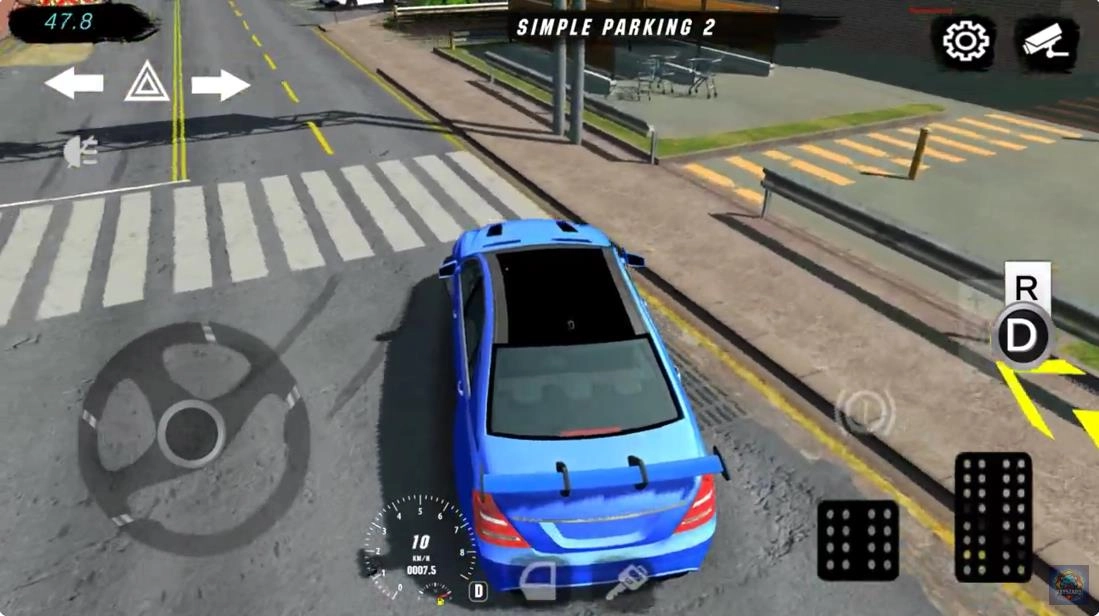Toggle the hazard lights triangle
The width and height of the screenshot is (1099, 616).
pos(147,82)
